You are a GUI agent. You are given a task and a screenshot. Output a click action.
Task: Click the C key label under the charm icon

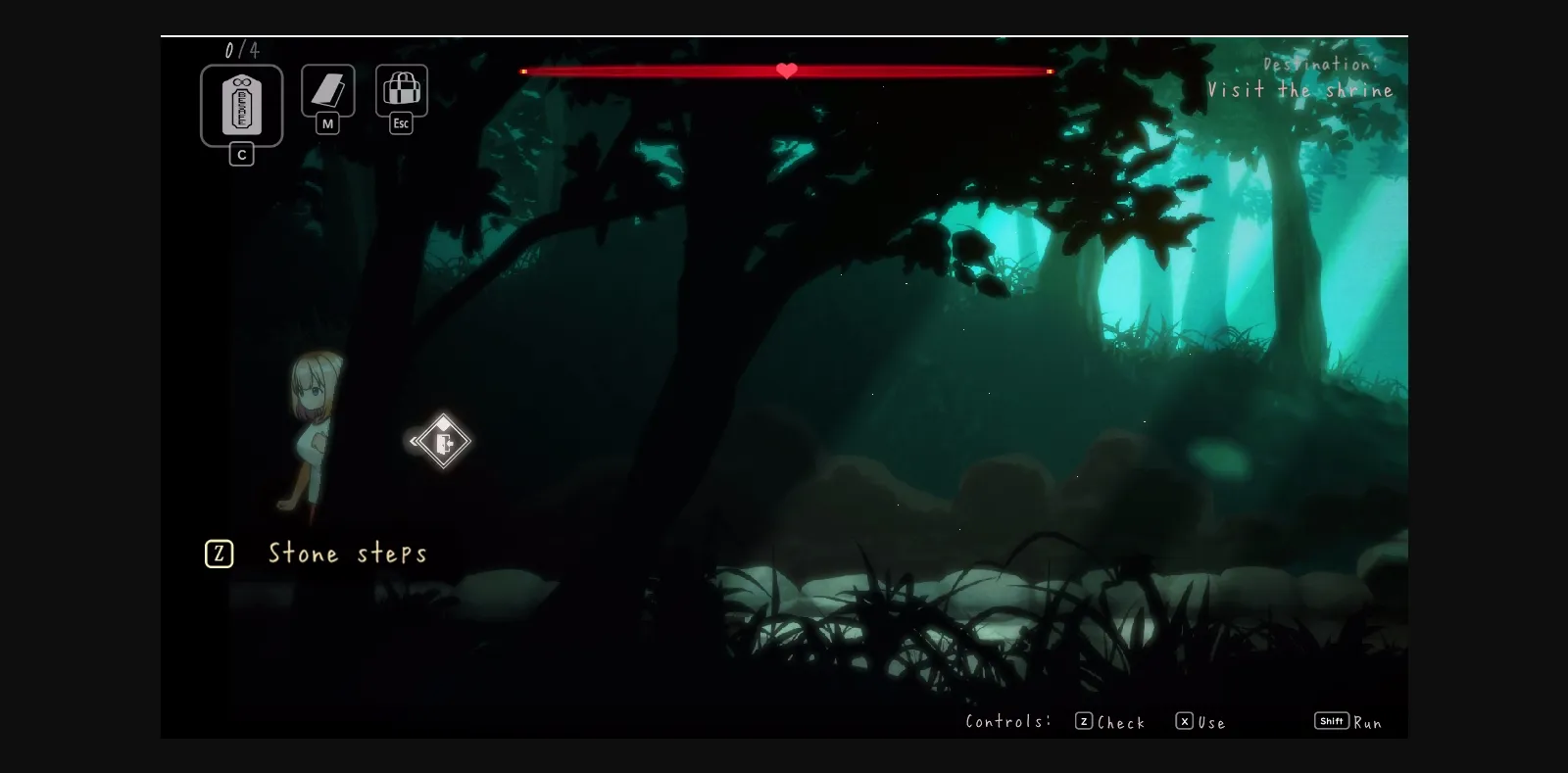241,154
